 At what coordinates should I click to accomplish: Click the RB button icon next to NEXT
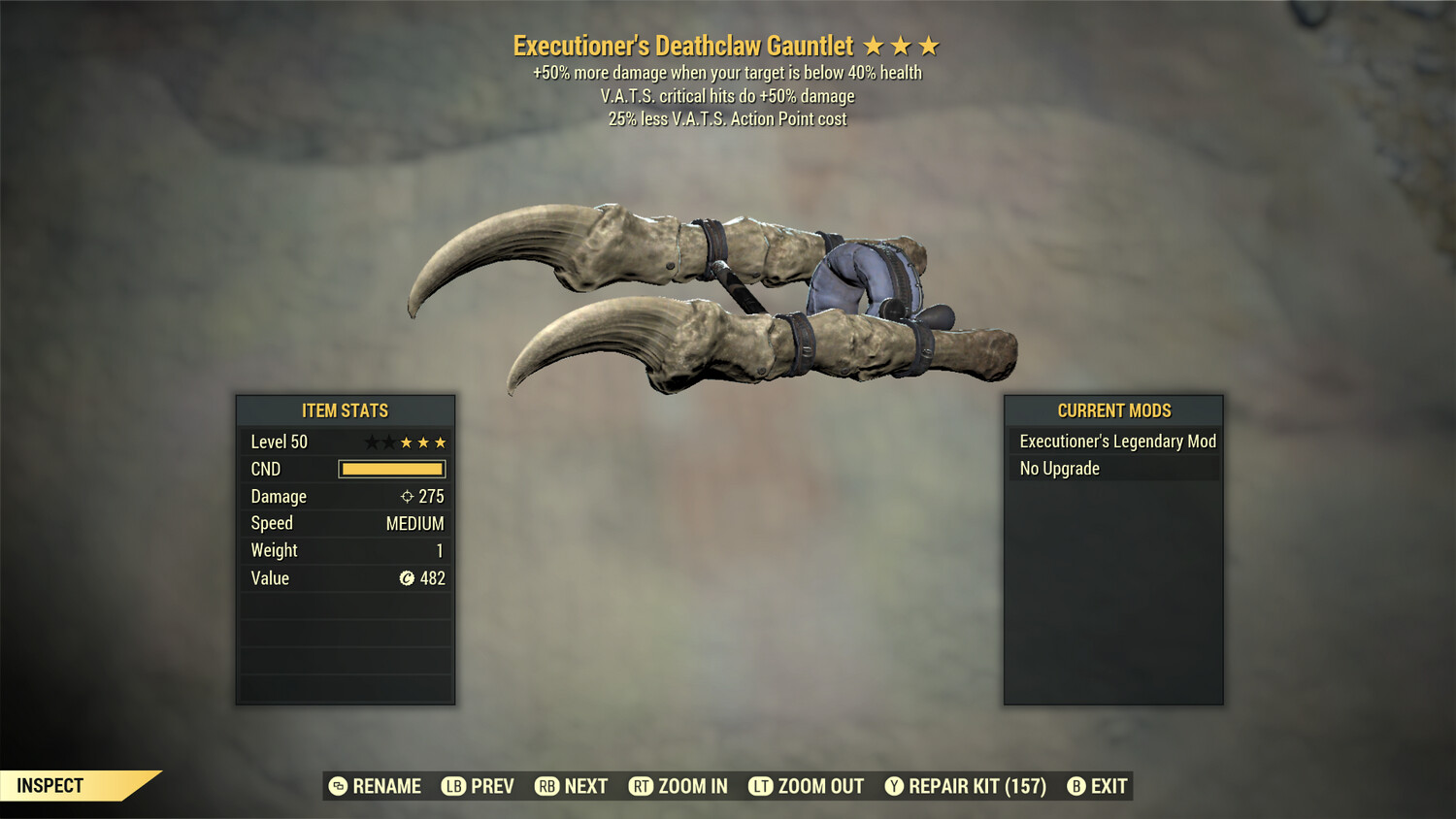pos(546,786)
